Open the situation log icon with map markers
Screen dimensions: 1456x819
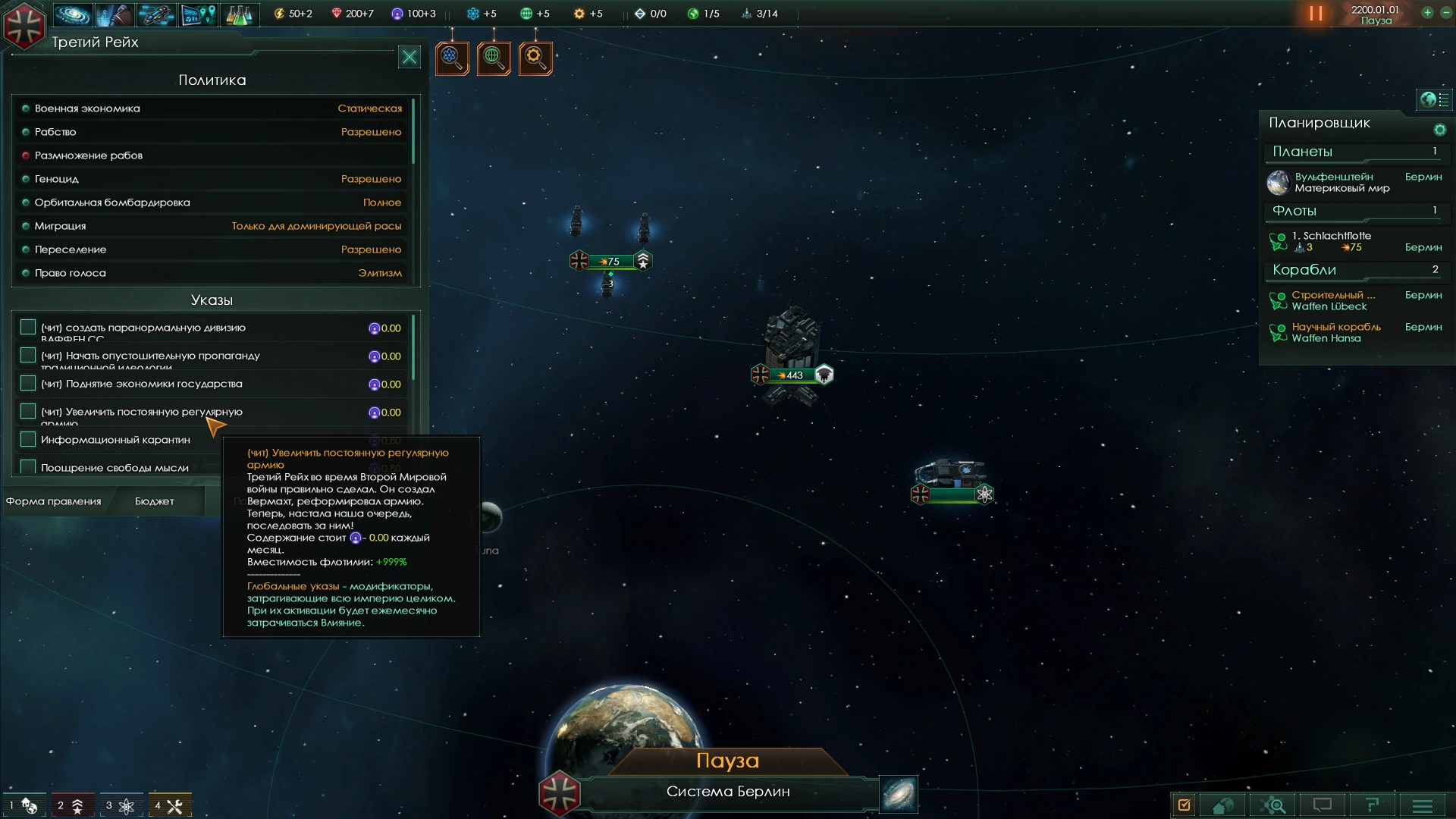[x=198, y=14]
